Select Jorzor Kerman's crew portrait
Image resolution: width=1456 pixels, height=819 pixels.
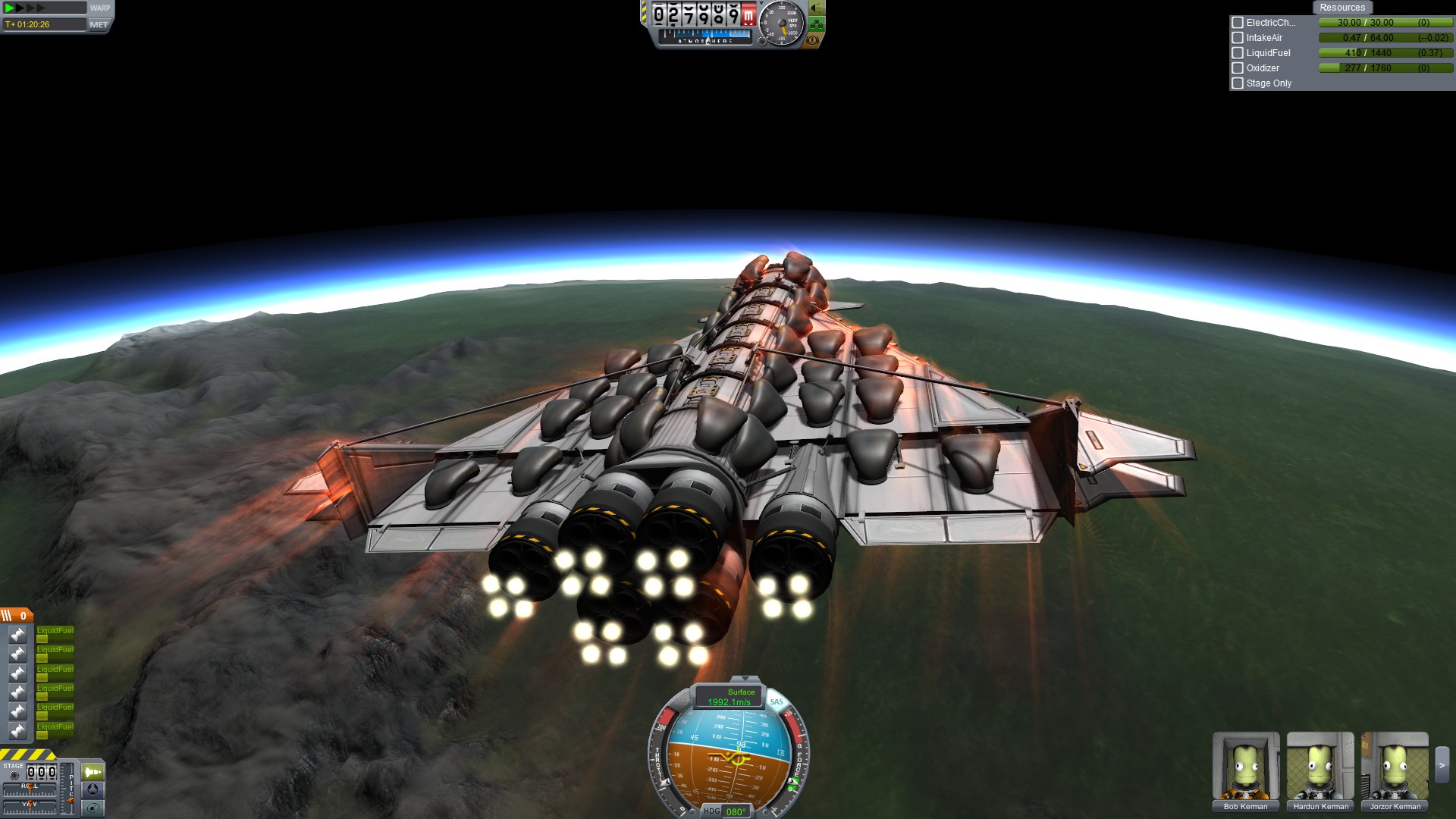click(1394, 766)
